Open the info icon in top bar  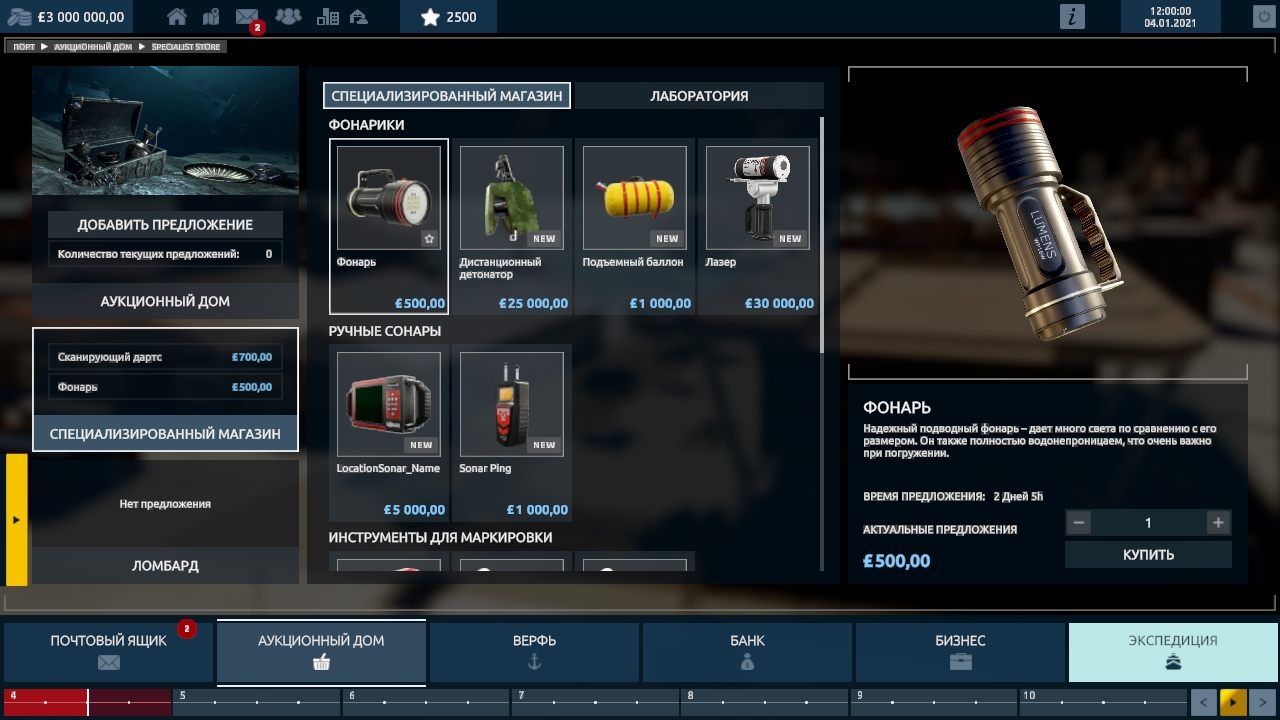[x=1072, y=16]
